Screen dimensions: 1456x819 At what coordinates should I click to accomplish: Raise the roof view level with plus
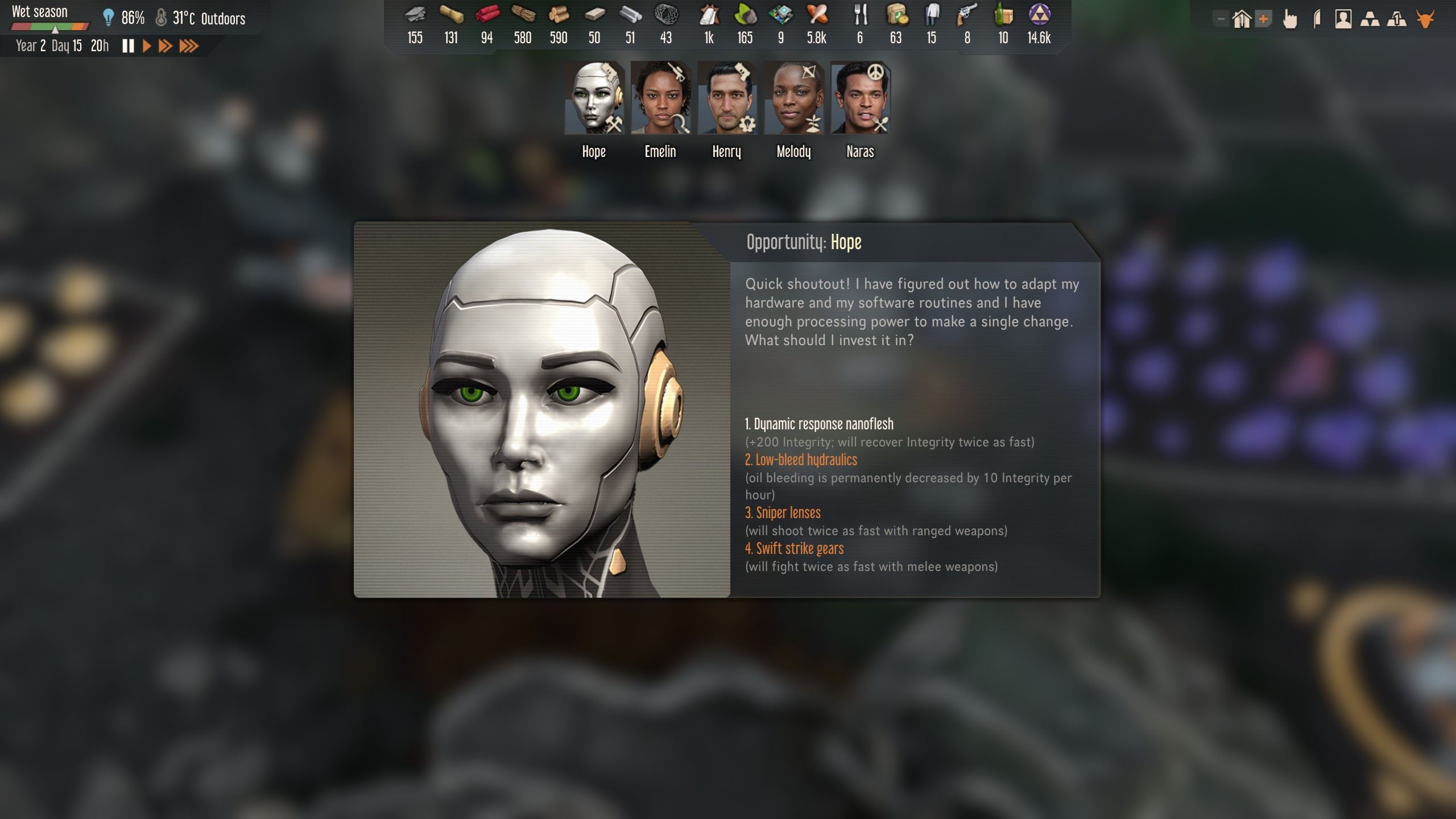coord(1263,18)
